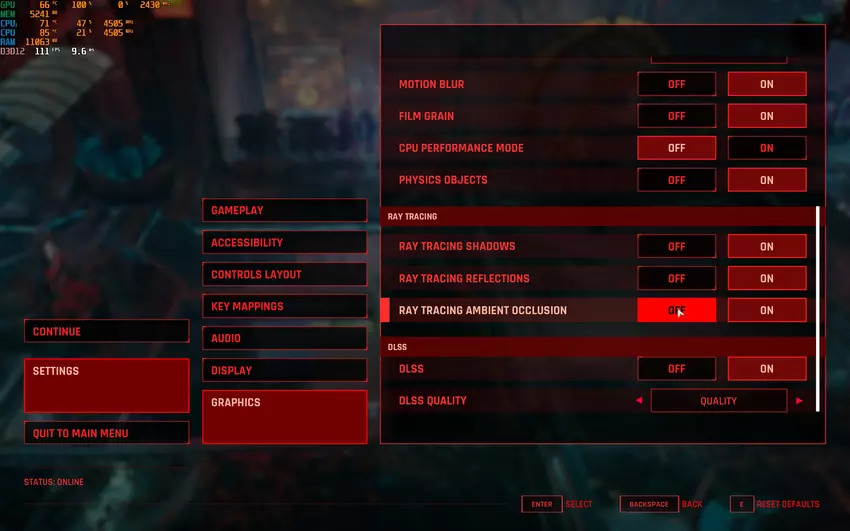Switch to the Accessibility settings

coord(284,242)
